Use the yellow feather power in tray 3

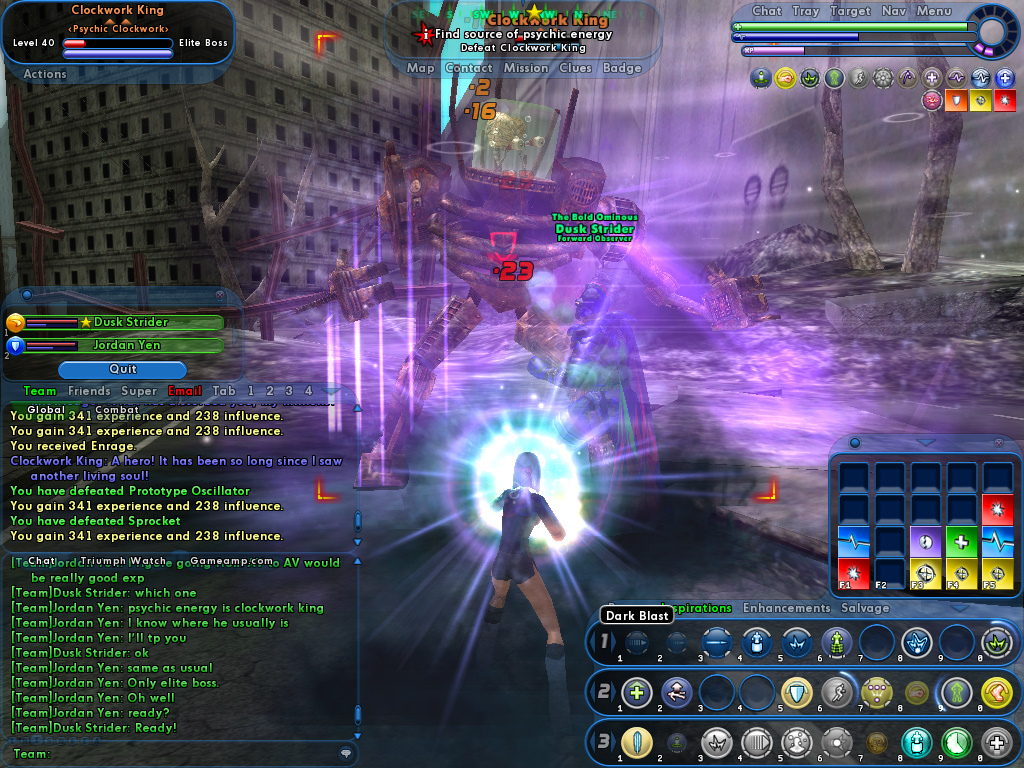coord(636,742)
